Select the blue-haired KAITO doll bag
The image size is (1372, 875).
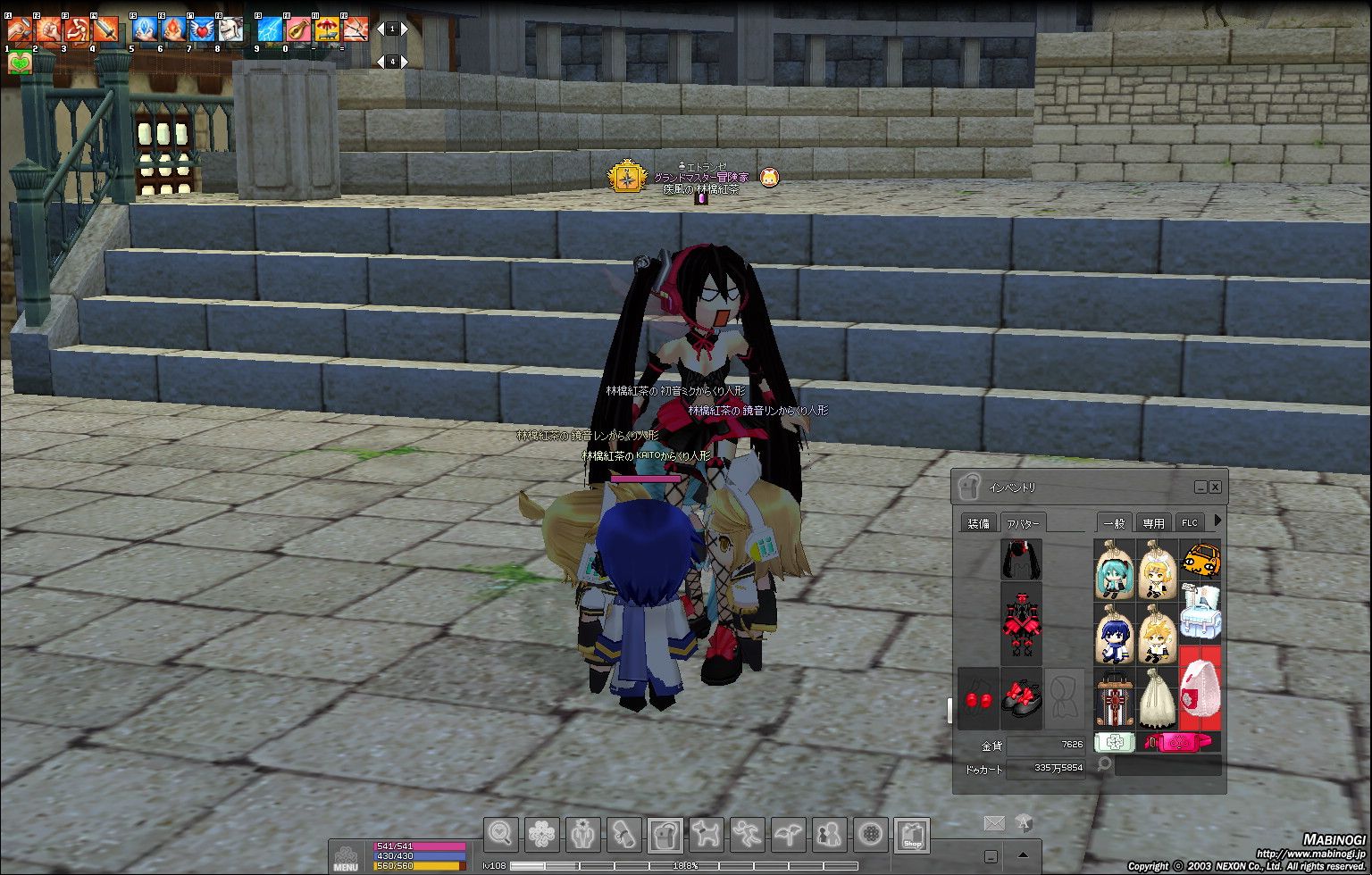(x=1114, y=634)
